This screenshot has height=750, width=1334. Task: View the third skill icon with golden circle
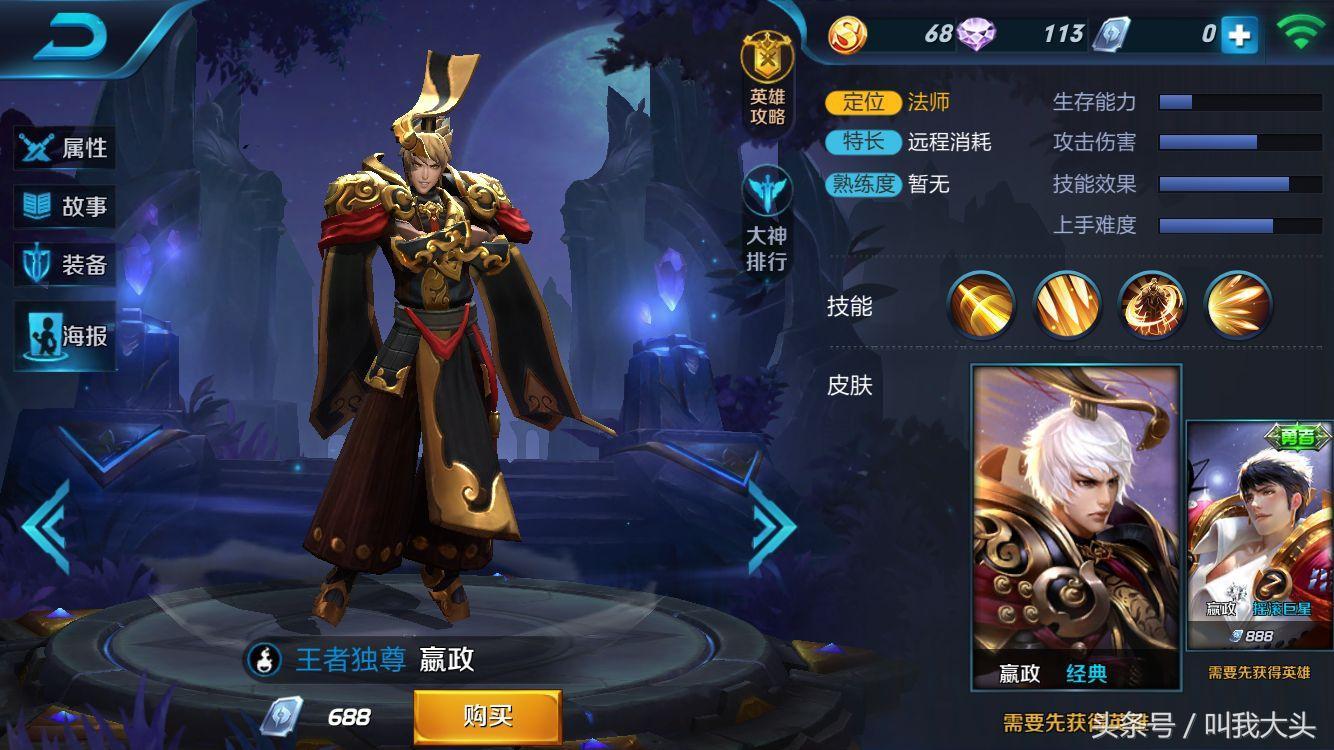1152,304
